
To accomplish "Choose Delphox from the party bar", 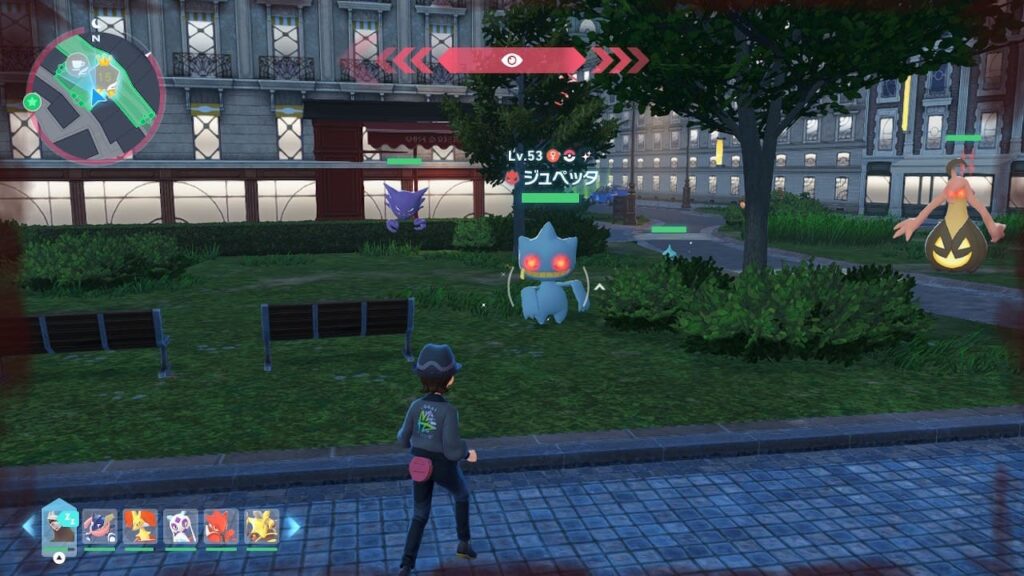I will click(140, 526).
